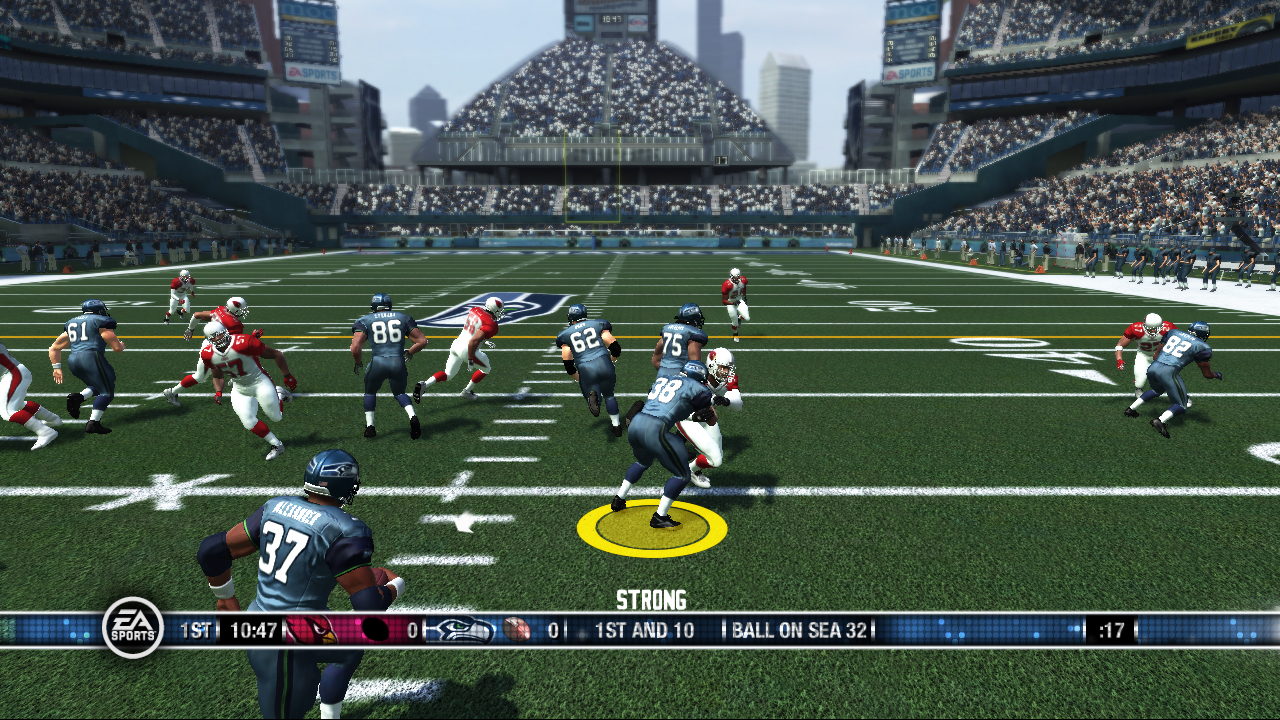Click the football possession icon in scorebar

pos(516,630)
